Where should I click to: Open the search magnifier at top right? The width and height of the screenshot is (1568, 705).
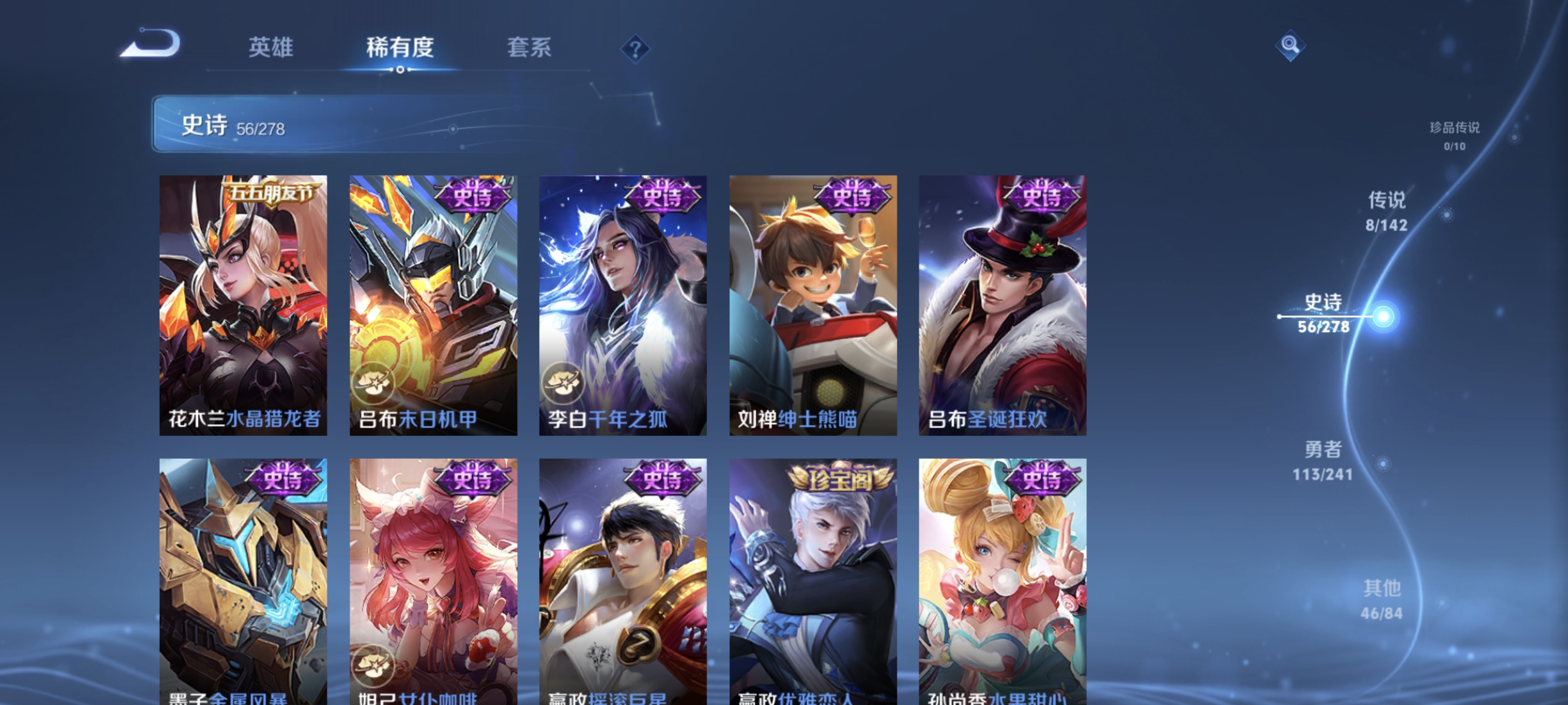(1291, 45)
